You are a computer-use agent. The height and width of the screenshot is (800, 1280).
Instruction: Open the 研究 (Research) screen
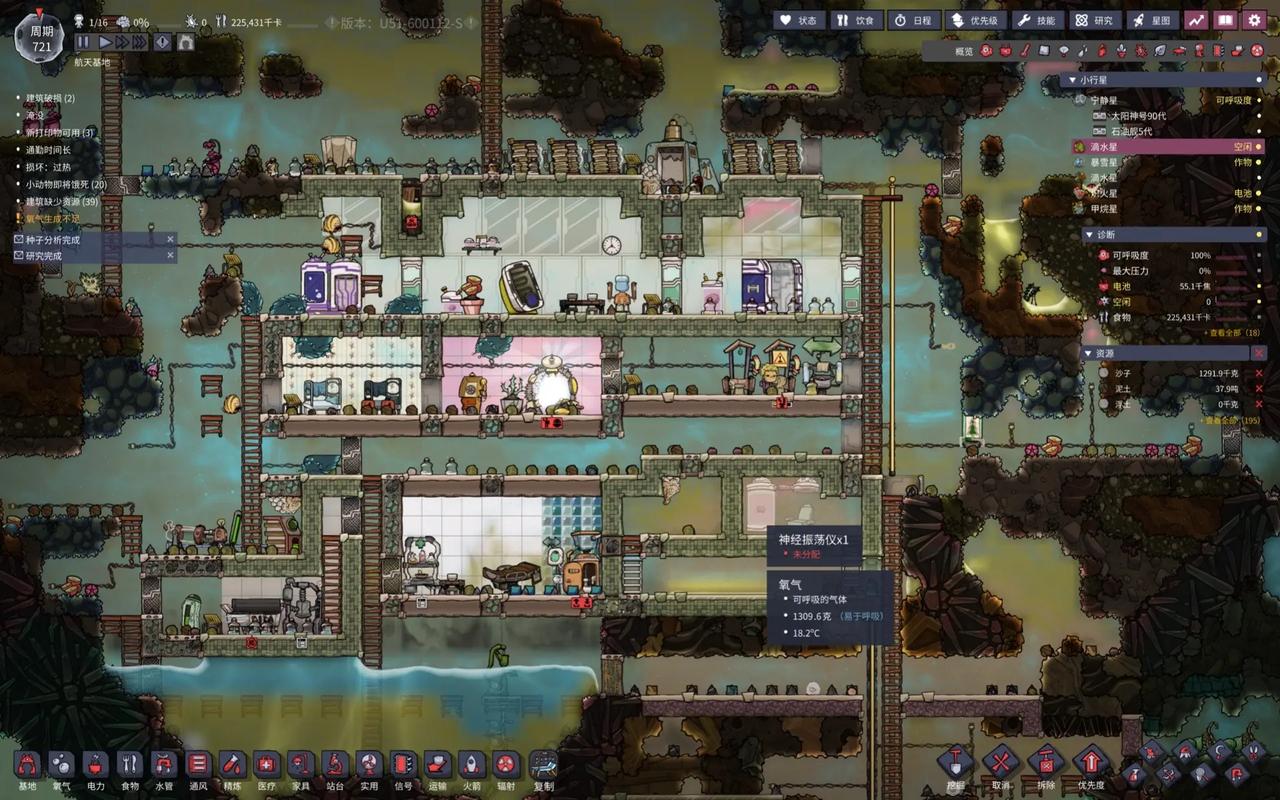(x=1093, y=20)
